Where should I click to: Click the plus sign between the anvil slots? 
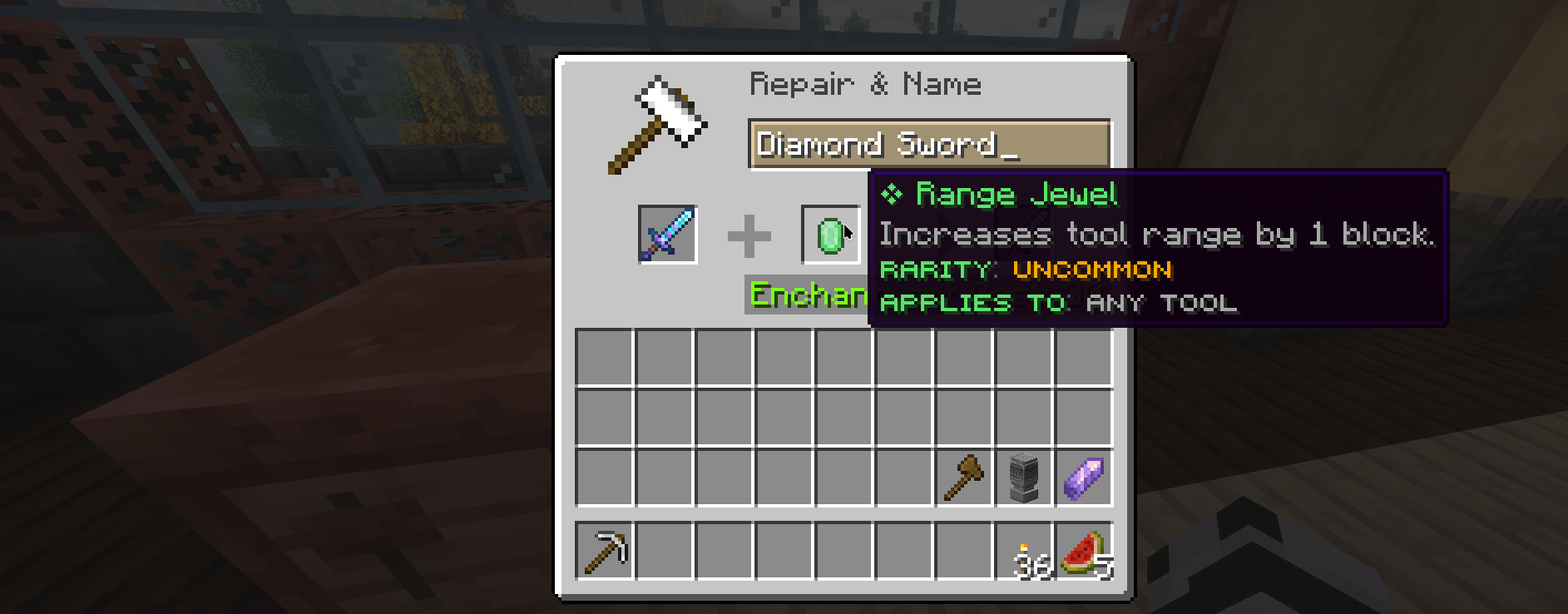pyautogui.click(x=748, y=234)
